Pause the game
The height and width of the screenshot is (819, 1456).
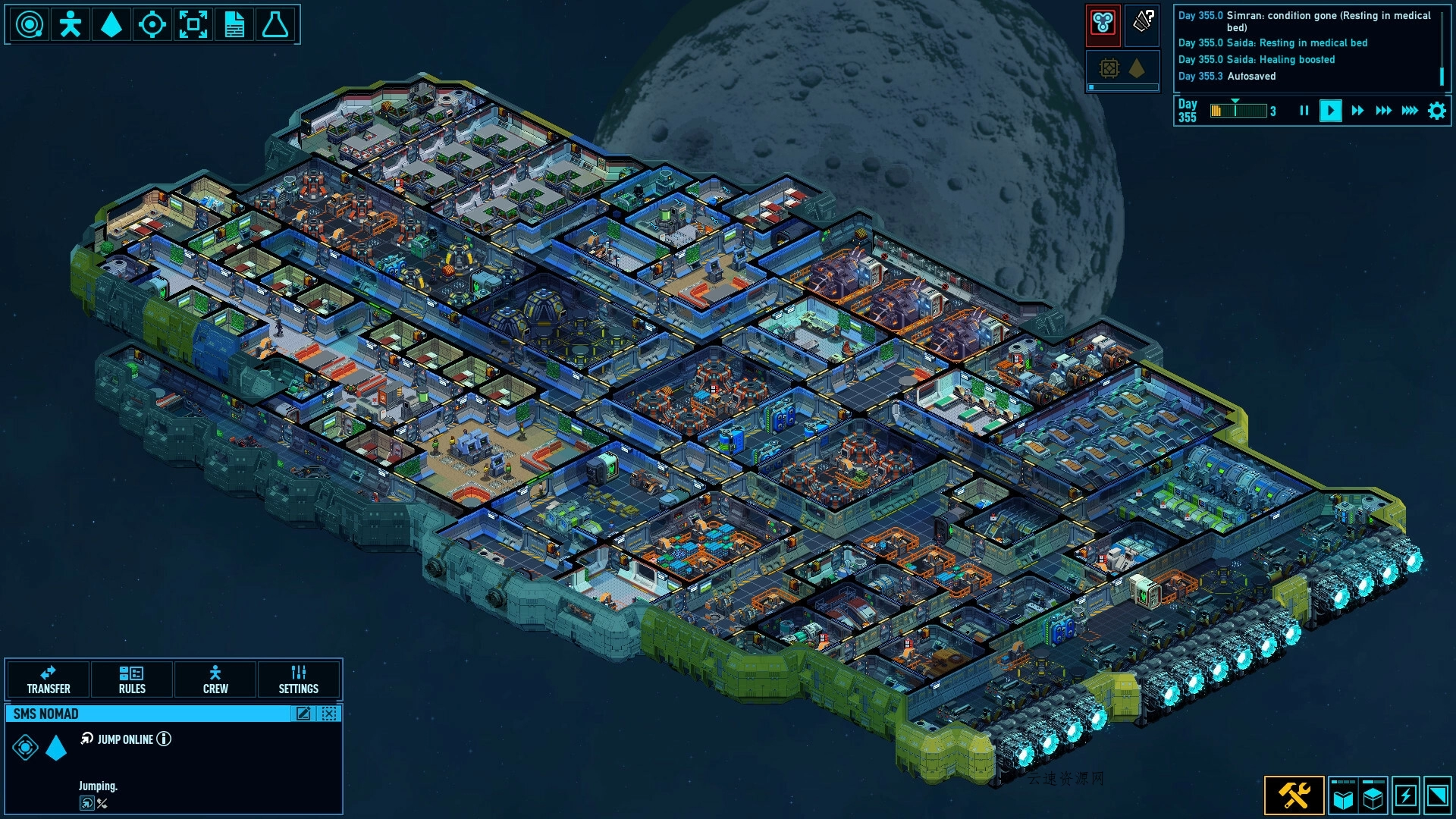1304,111
